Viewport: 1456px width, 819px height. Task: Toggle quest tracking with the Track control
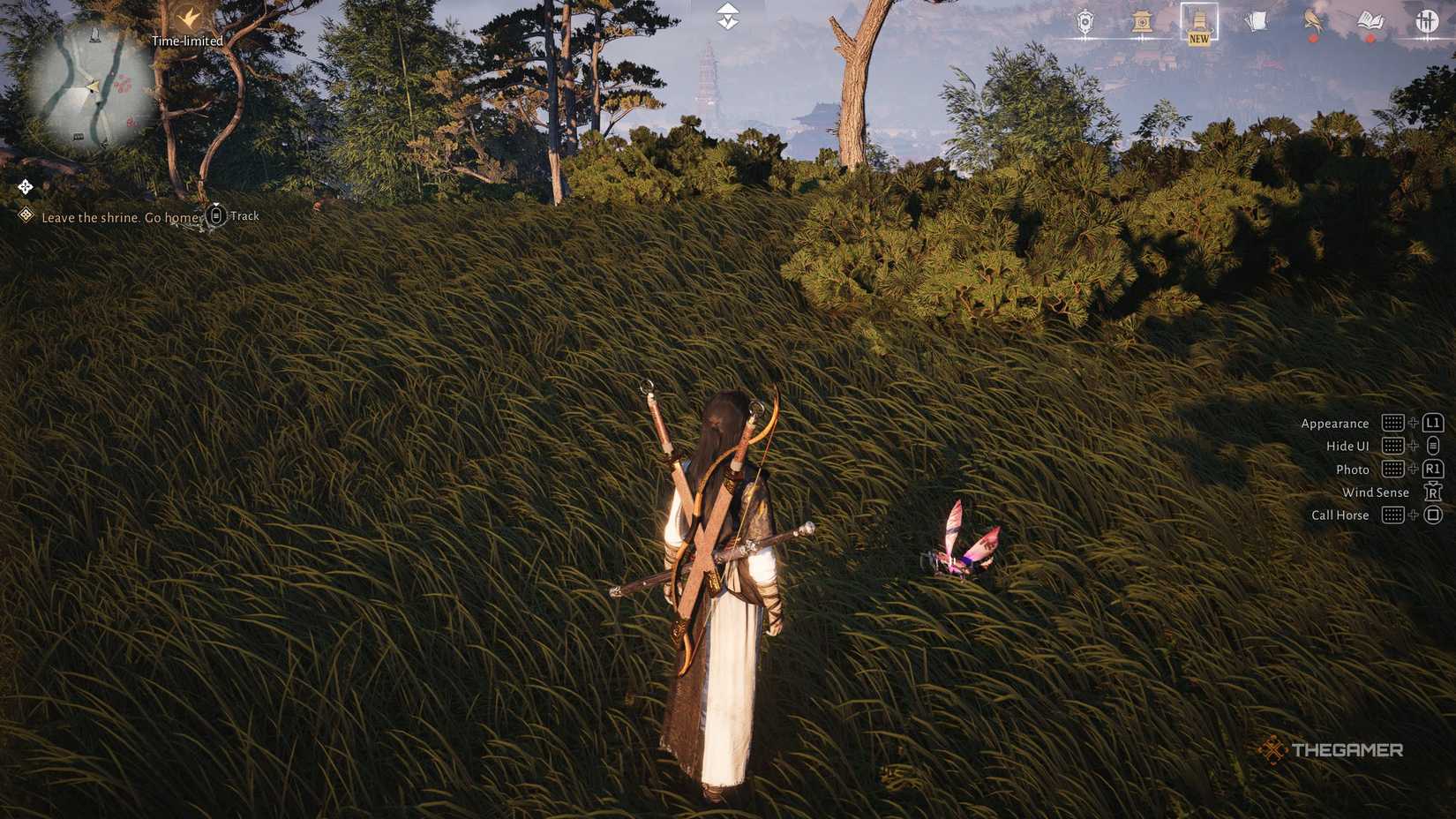coord(231,215)
